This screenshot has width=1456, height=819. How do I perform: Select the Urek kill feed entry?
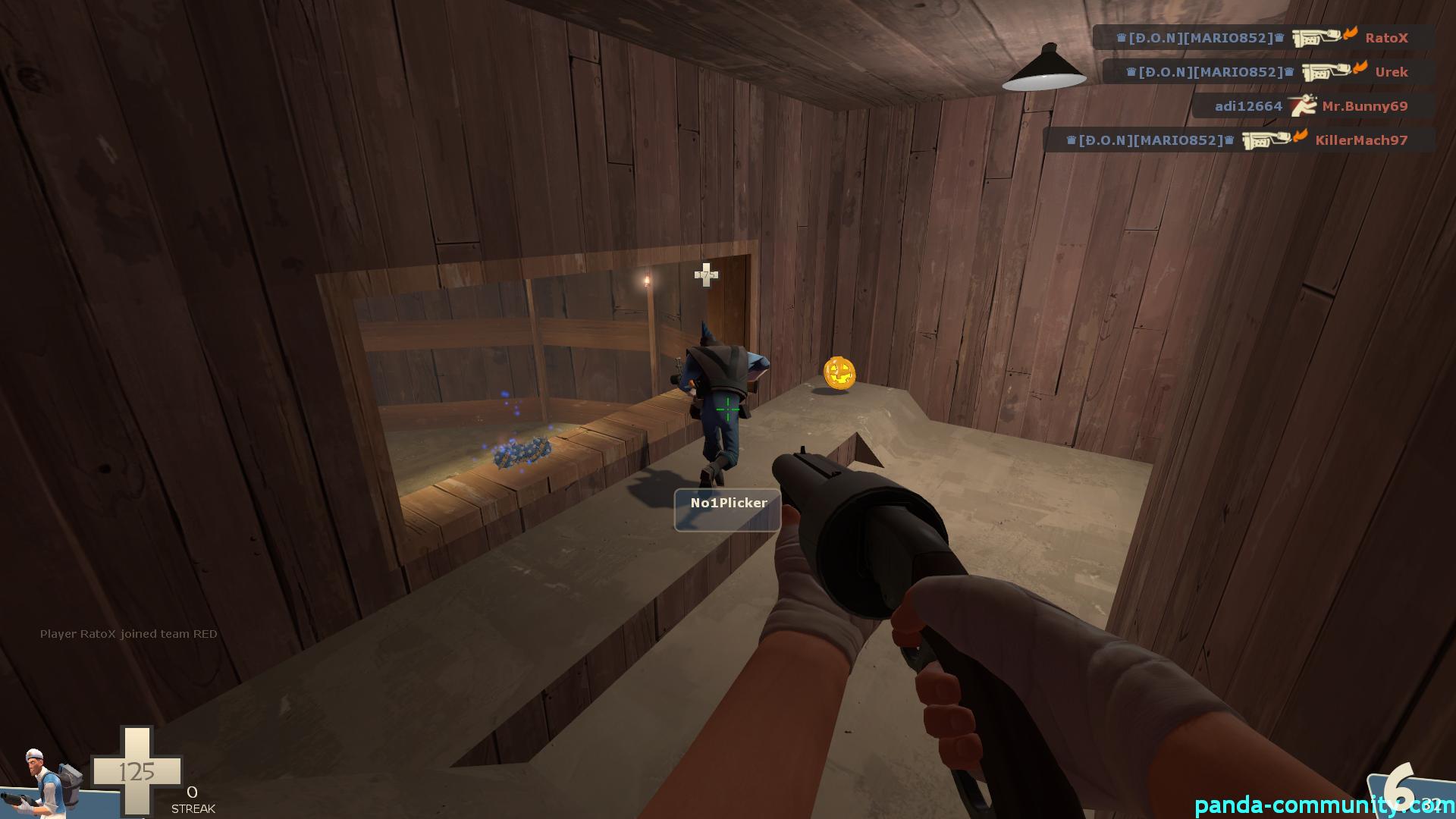1268,72
